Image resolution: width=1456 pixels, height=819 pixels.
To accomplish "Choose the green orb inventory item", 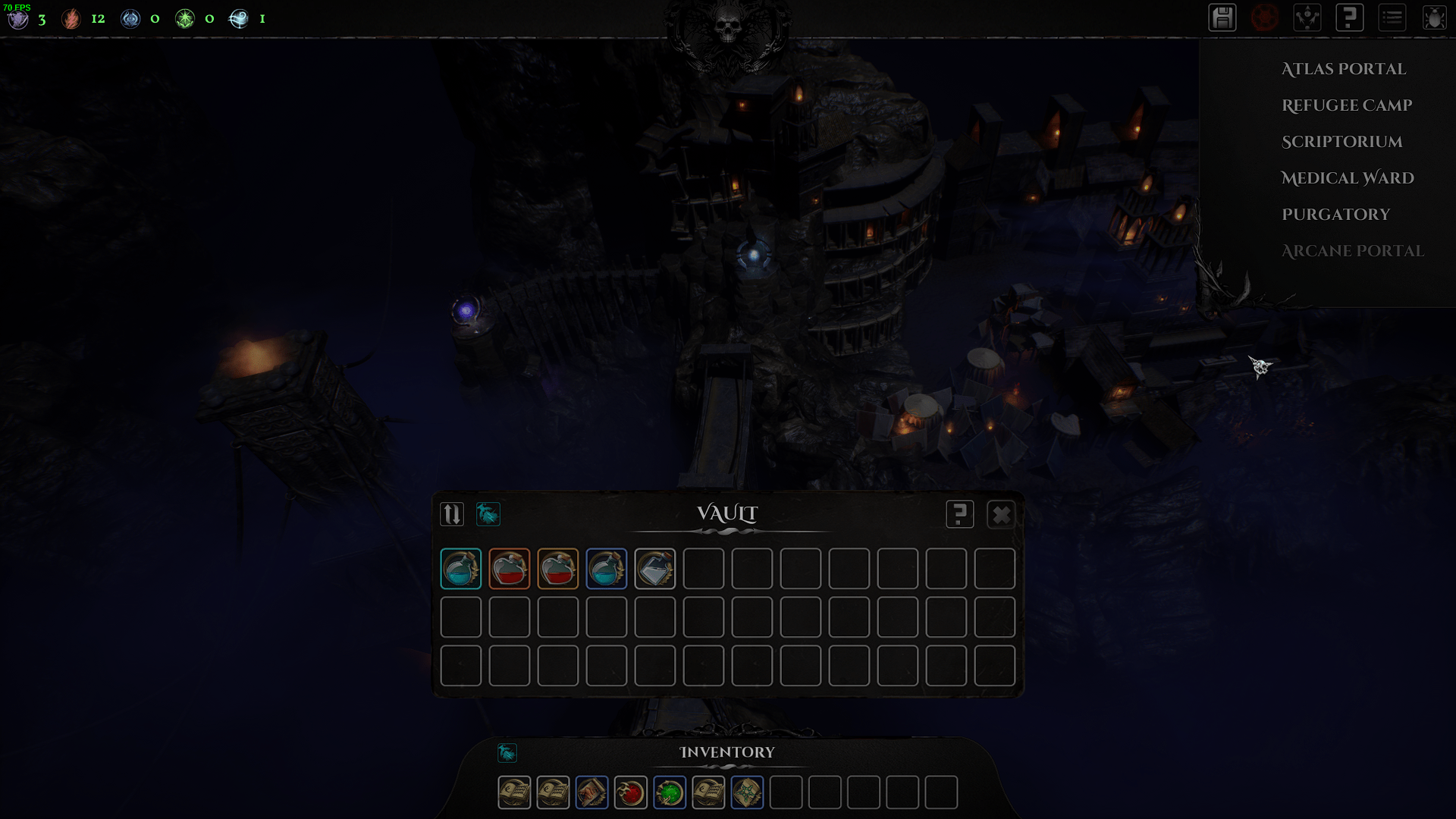I will tap(669, 793).
